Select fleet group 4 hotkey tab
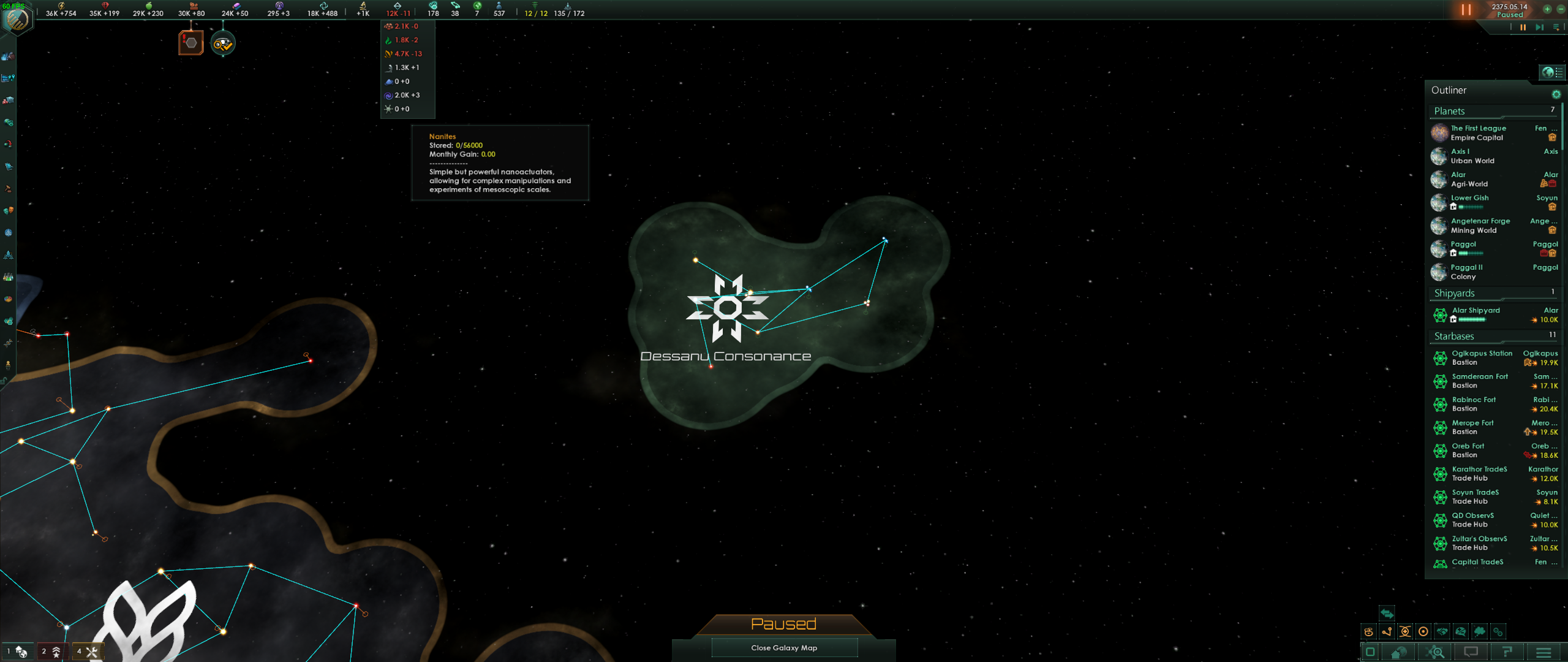 87,652
